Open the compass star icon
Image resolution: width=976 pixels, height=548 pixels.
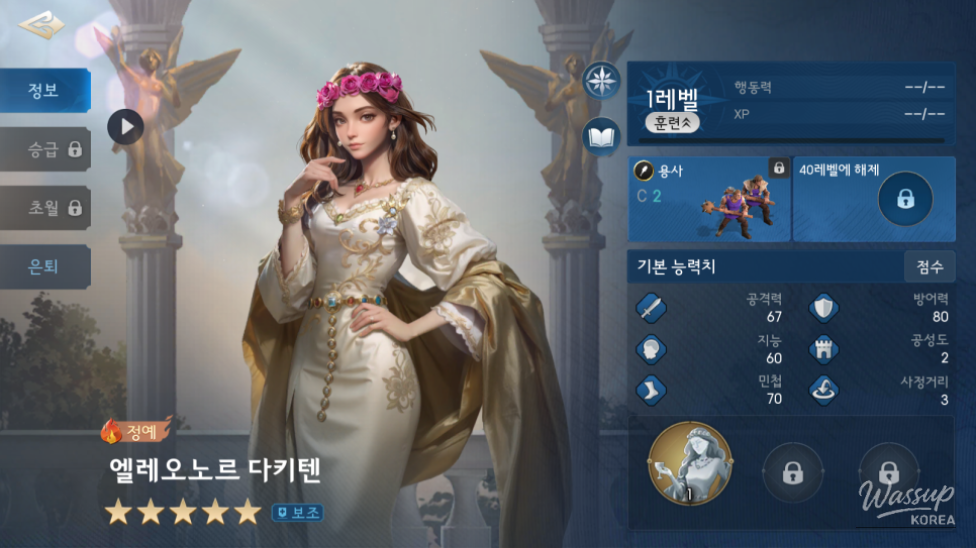coord(602,80)
